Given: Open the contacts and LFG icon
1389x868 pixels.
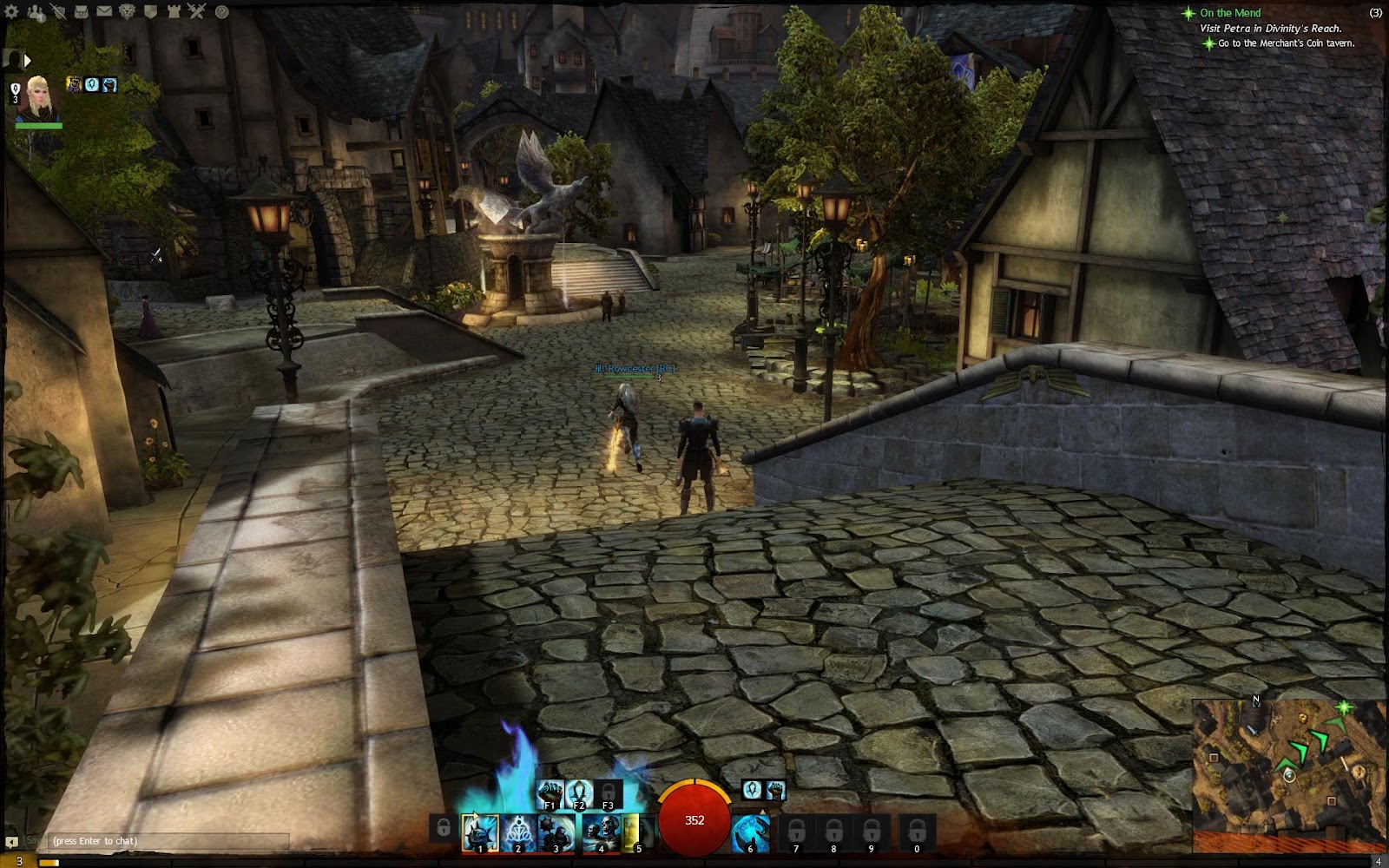Looking at the screenshot, I should (x=36, y=12).
